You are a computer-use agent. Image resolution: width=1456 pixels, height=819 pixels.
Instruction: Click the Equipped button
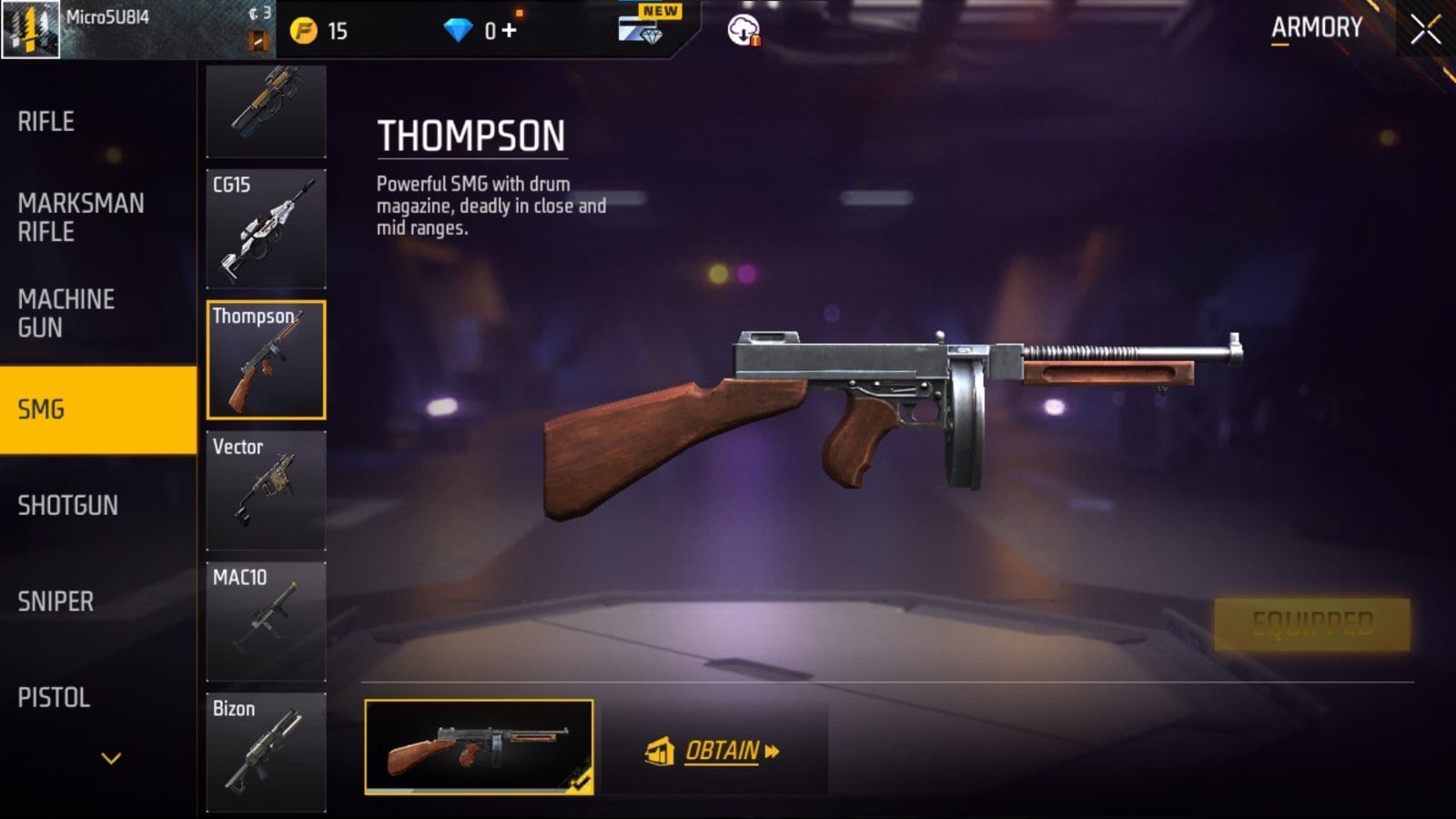click(x=1311, y=624)
